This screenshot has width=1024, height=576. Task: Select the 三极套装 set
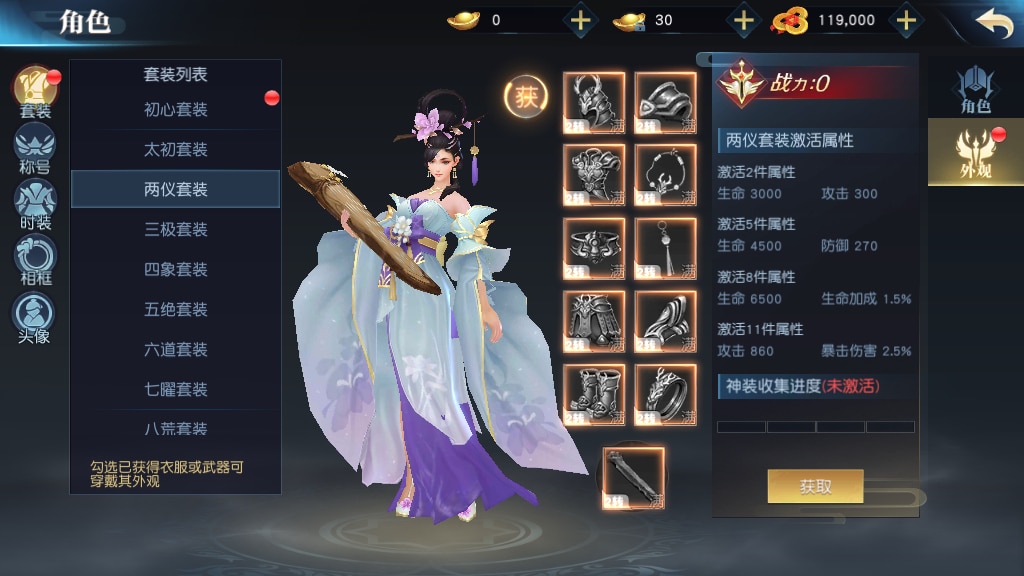(x=175, y=230)
